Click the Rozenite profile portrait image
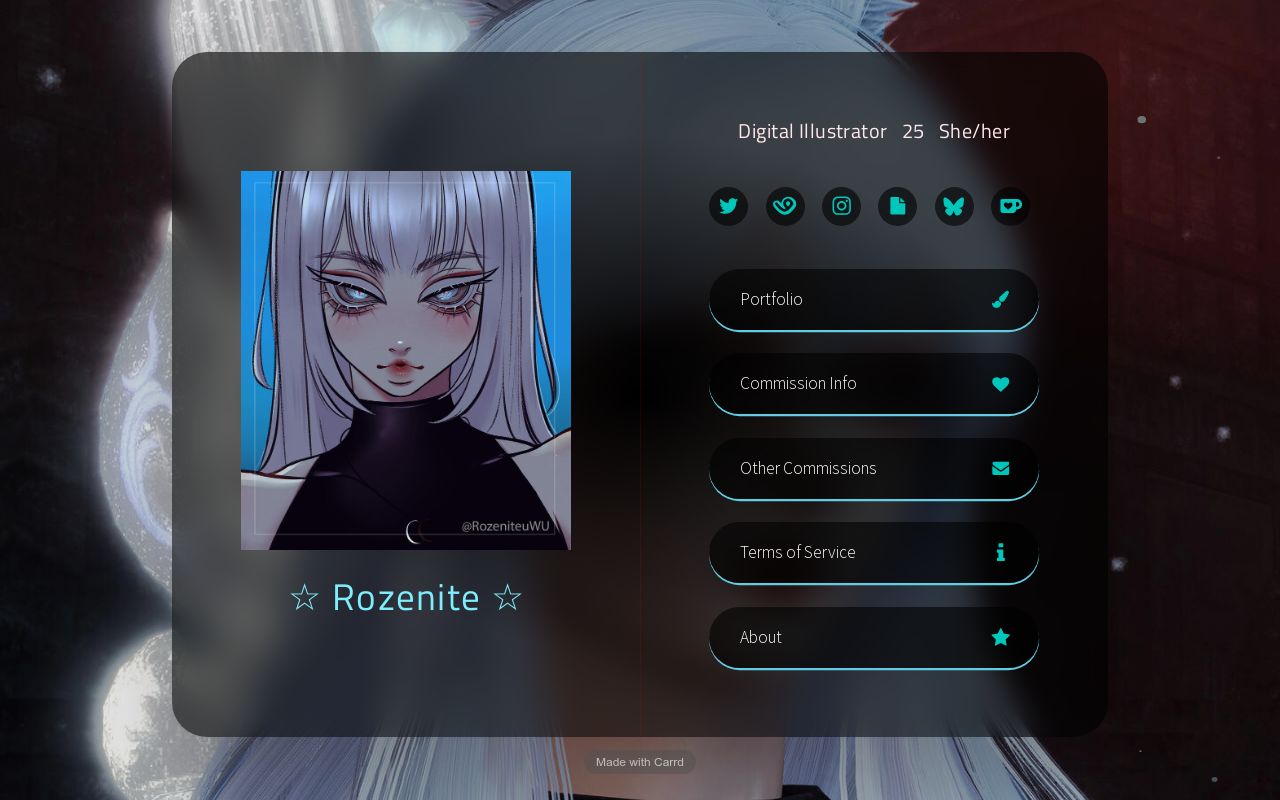 (x=406, y=360)
